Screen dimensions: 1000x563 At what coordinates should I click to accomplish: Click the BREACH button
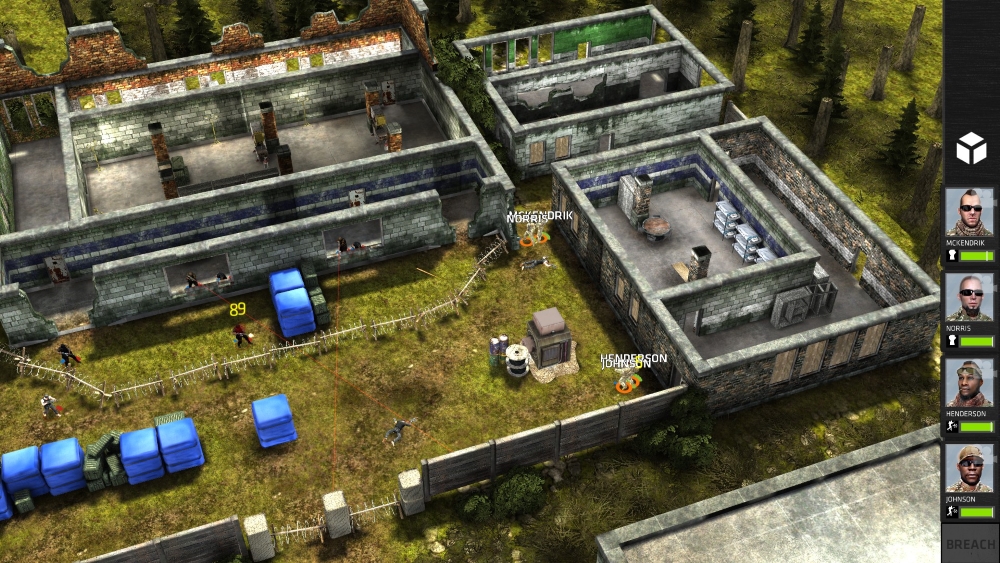tap(970, 544)
